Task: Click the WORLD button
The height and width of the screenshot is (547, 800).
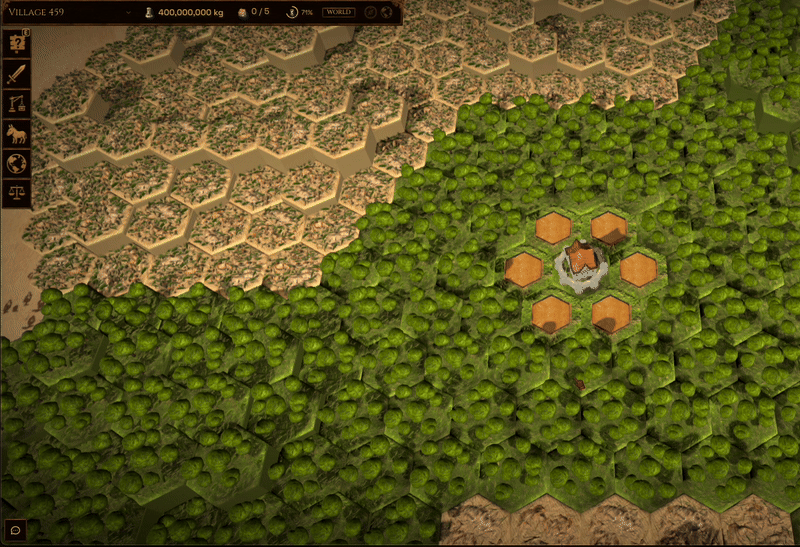Action: pyautogui.click(x=338, y=12)
